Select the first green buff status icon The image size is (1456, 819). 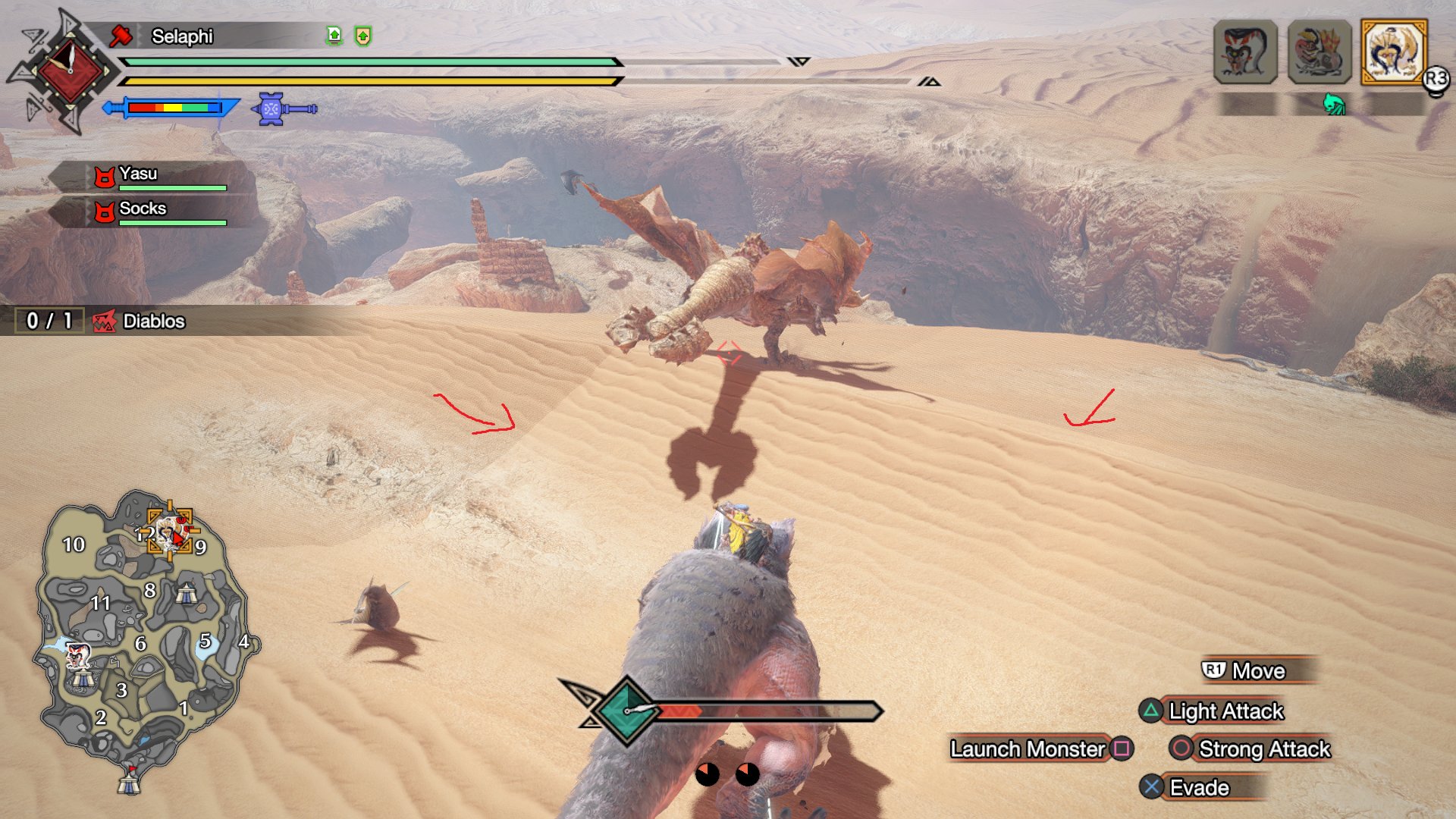click(334, 36)
